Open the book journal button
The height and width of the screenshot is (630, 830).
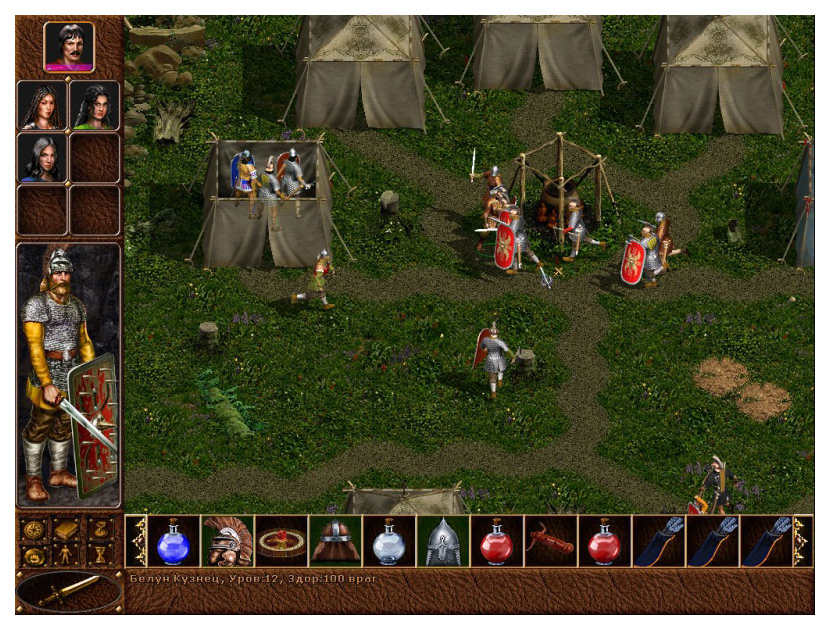(x=68, y=529)
